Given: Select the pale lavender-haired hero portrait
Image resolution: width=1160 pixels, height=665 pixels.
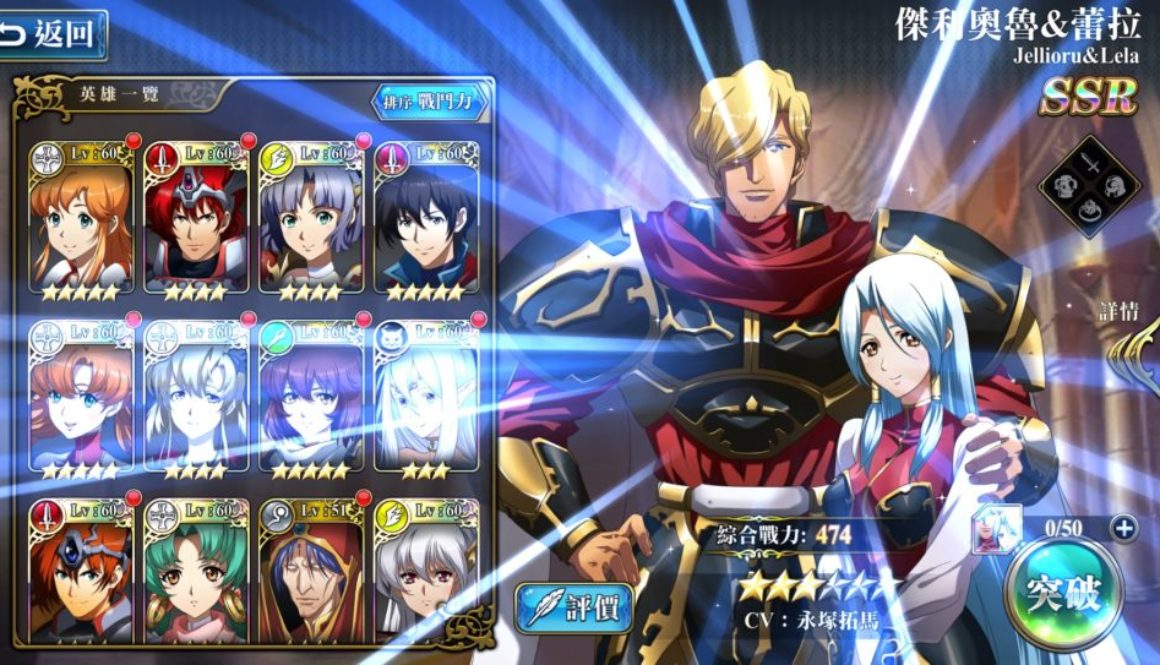Looking at the screenshot, I should coord(197,398).
